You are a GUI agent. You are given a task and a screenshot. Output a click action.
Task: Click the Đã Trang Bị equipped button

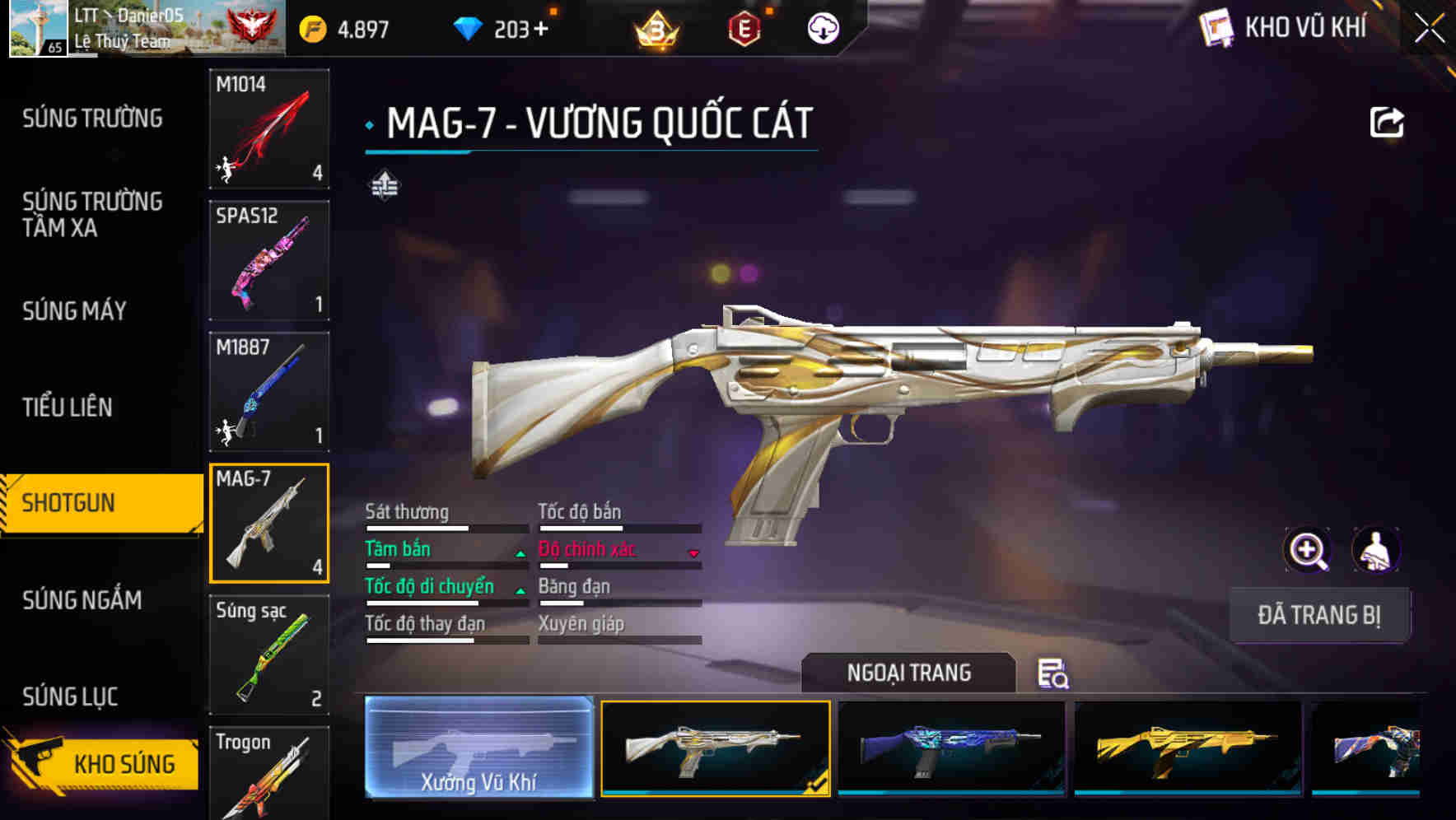coord(1319,615)
